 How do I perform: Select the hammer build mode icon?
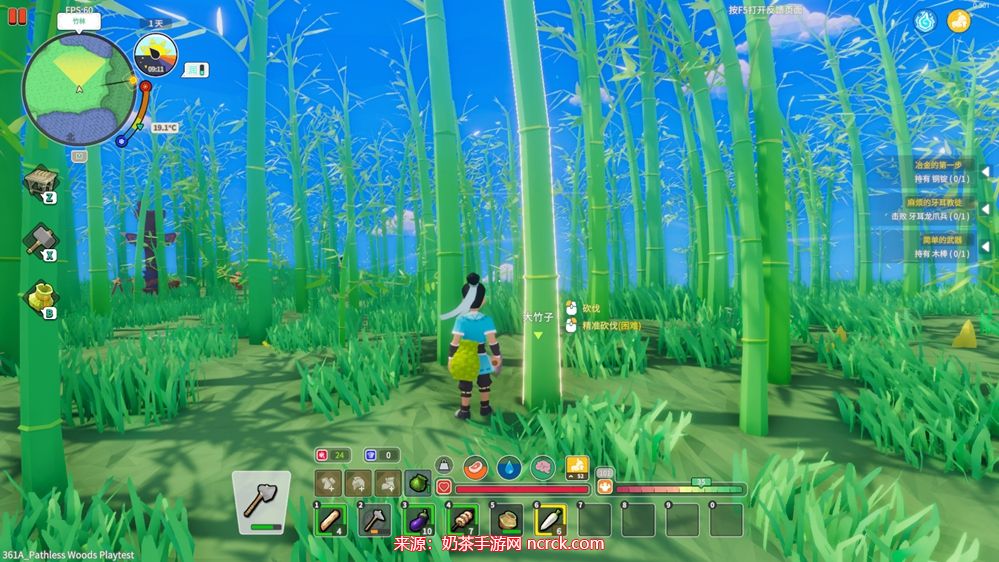tap(41, 239)
